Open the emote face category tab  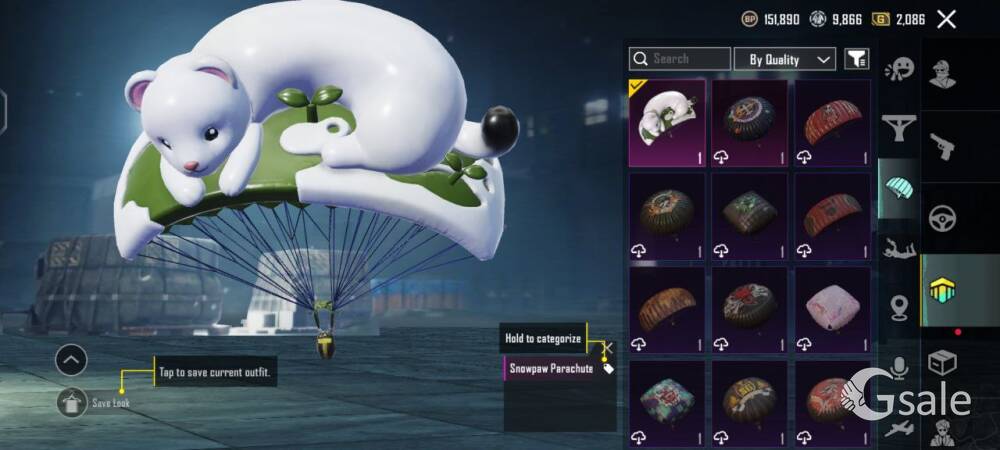(x=899, y=69)
